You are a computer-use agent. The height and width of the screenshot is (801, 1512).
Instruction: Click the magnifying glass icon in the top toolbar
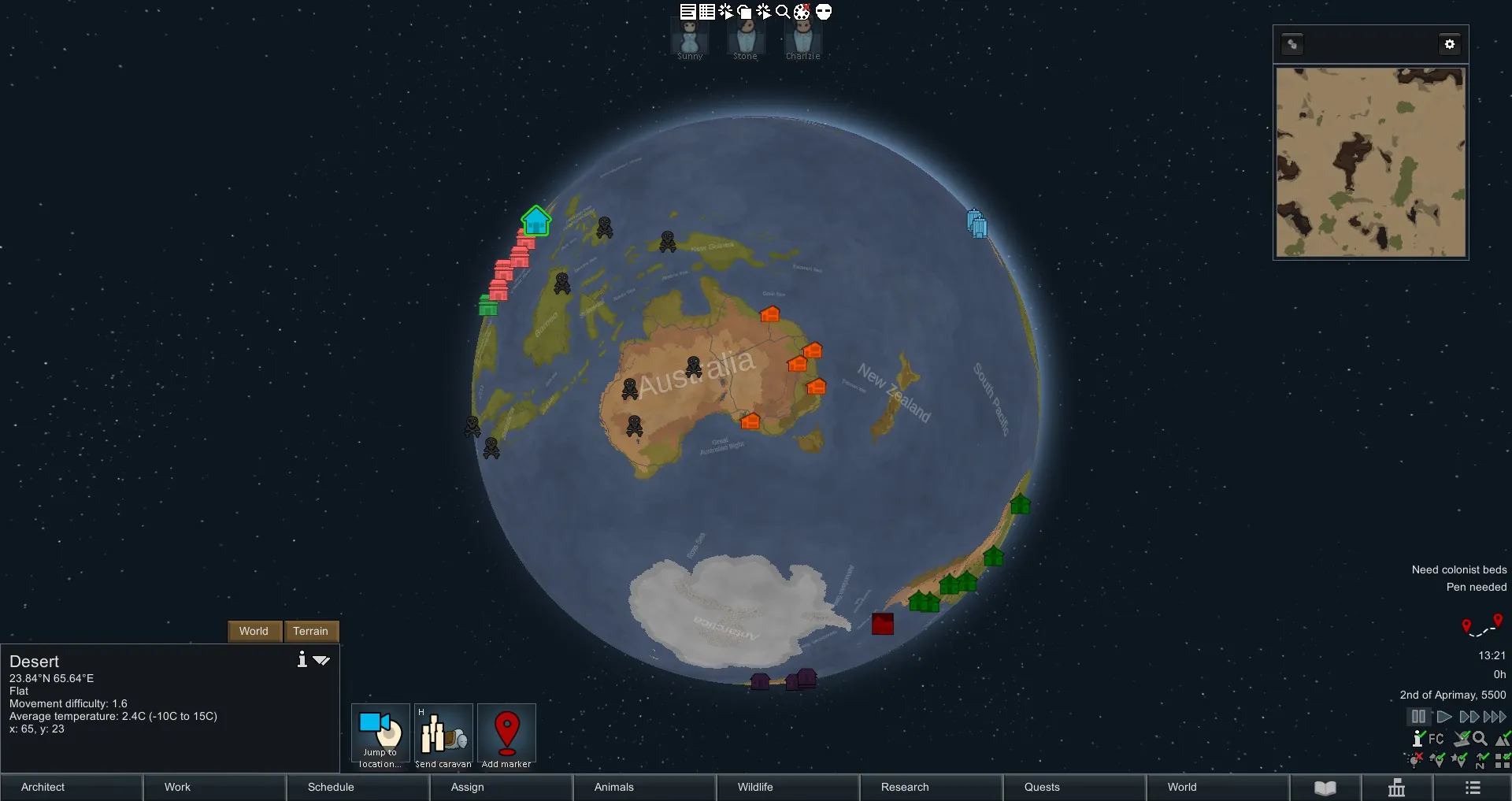coord(783,12)
